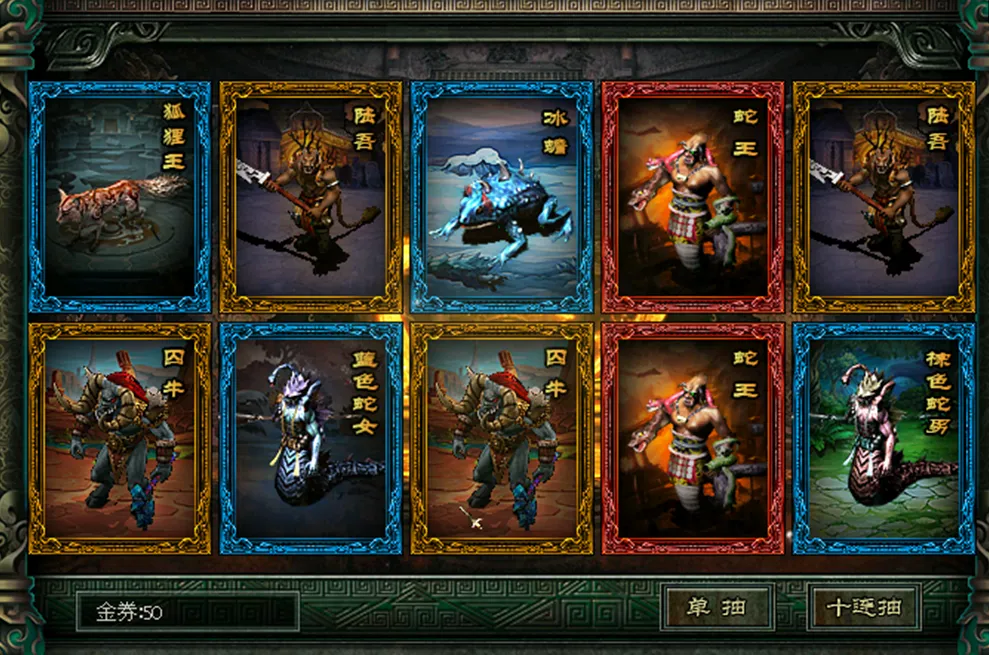Viewport: 989px width, 655px height.
Task: Activate the 十连抽 ten-draw button
Action: pos(864,608)
